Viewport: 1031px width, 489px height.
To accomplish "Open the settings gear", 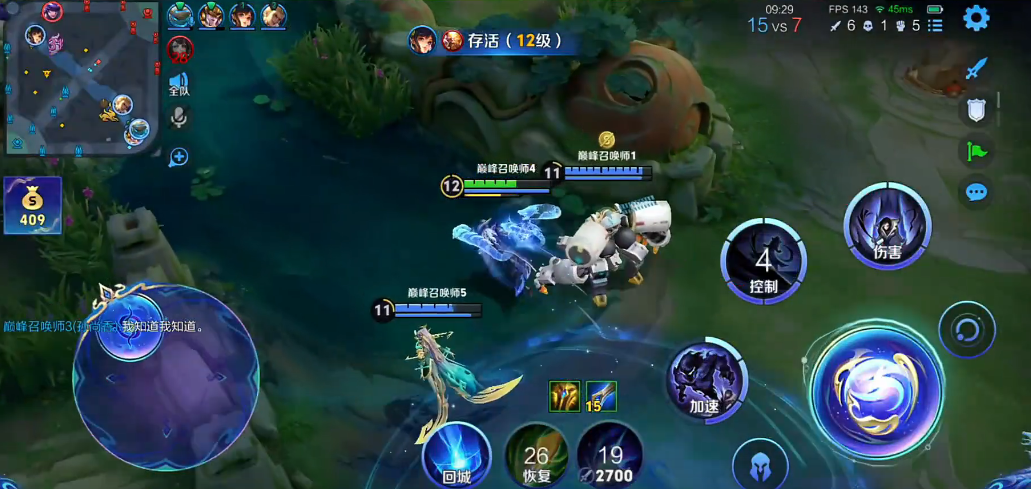I will (x=975, y=18).
